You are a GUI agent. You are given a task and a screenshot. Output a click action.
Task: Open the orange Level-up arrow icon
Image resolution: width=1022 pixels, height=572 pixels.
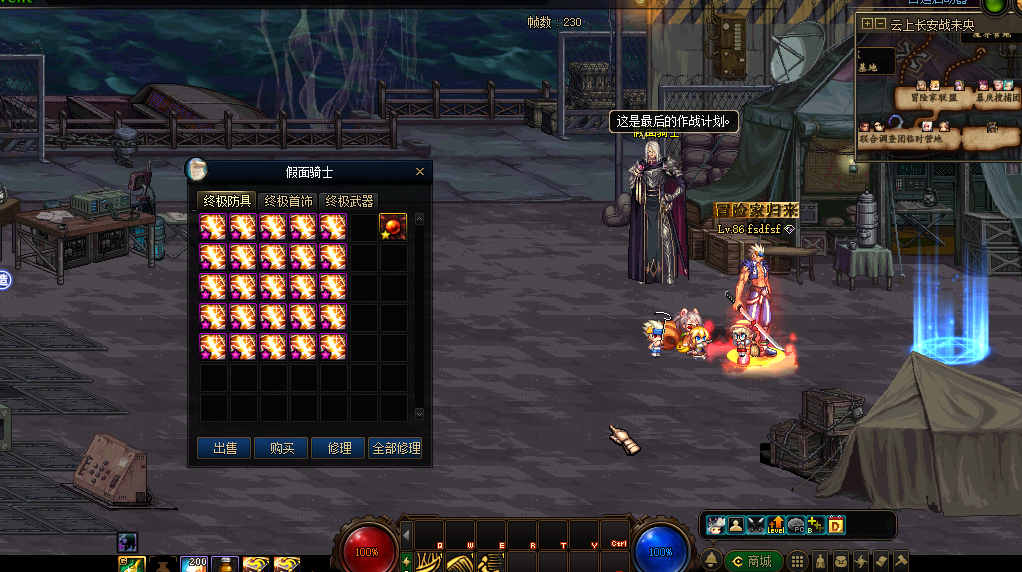pyautogui.click(x=777, y=524)
